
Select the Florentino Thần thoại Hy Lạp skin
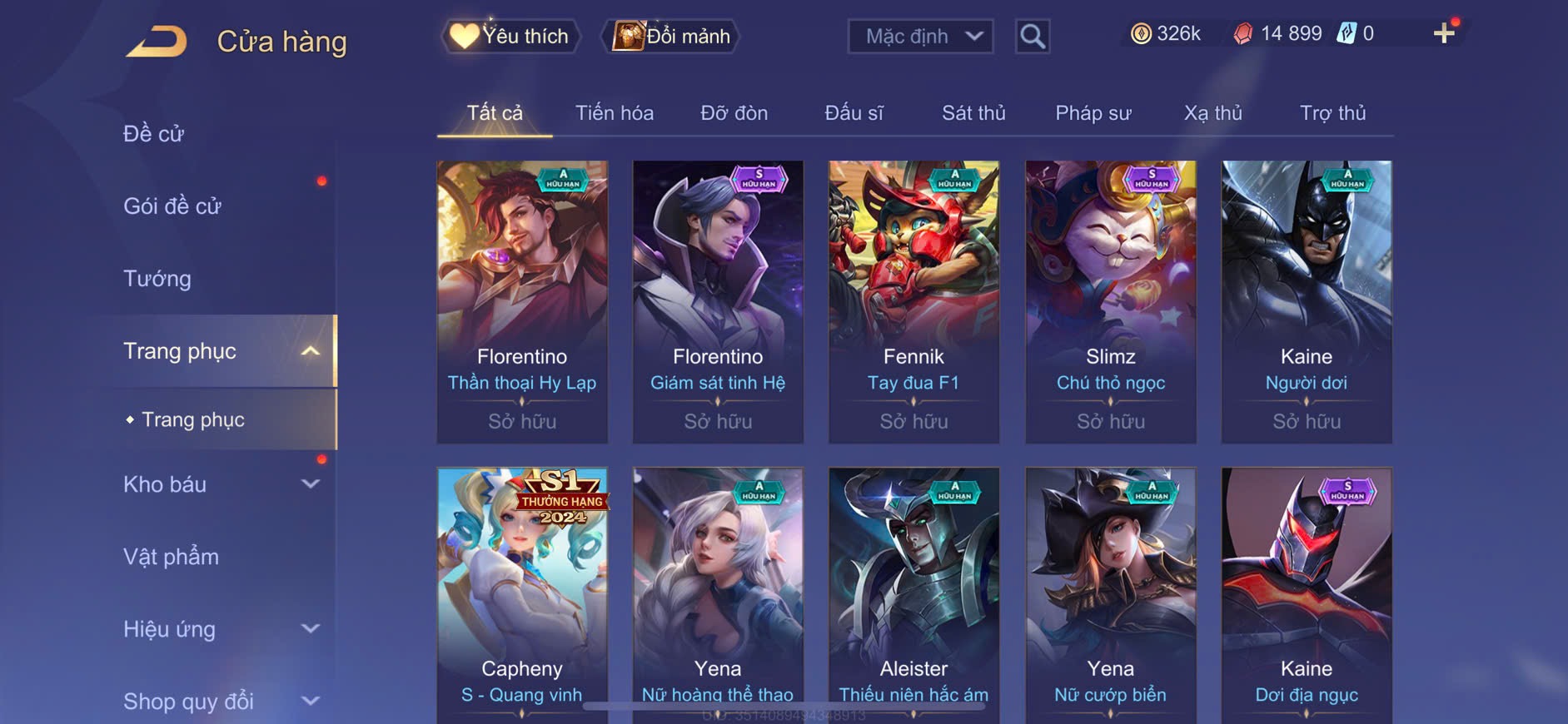point(522,301)
